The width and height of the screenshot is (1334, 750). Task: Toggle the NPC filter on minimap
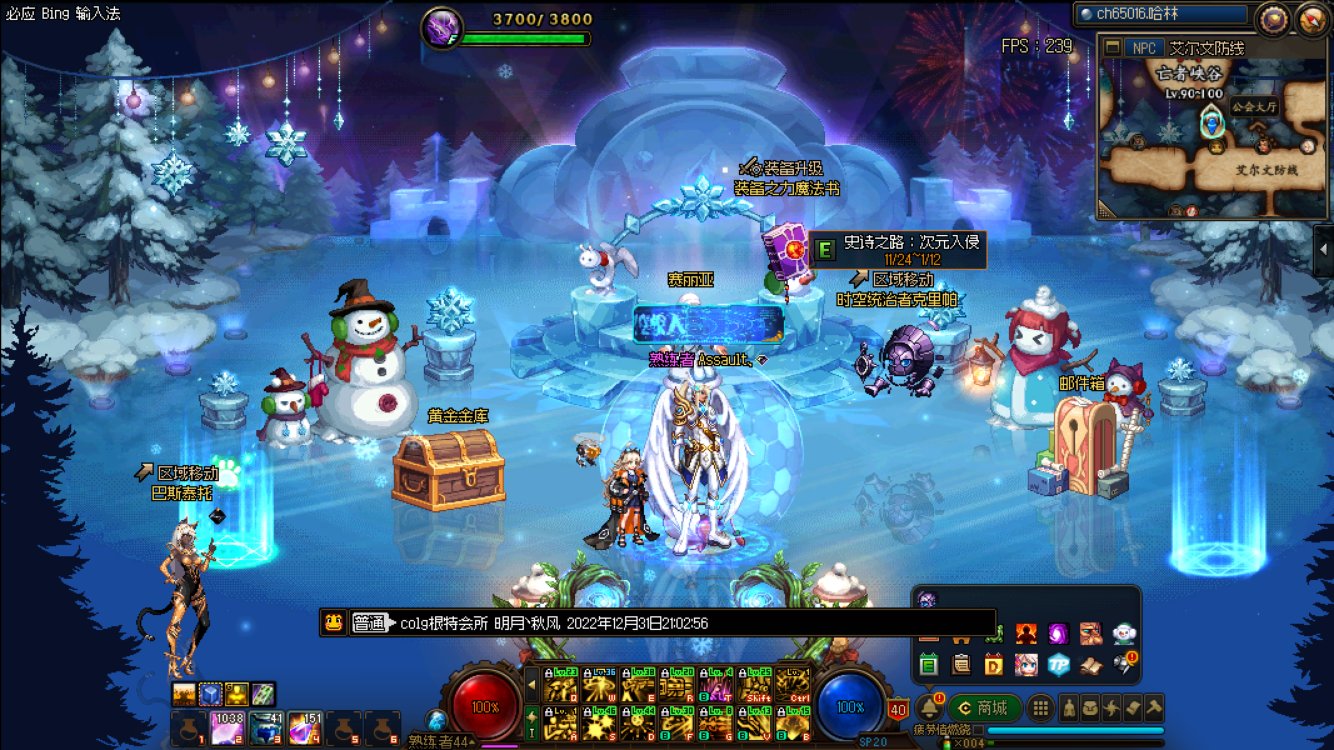click(x=1143, y=48)
